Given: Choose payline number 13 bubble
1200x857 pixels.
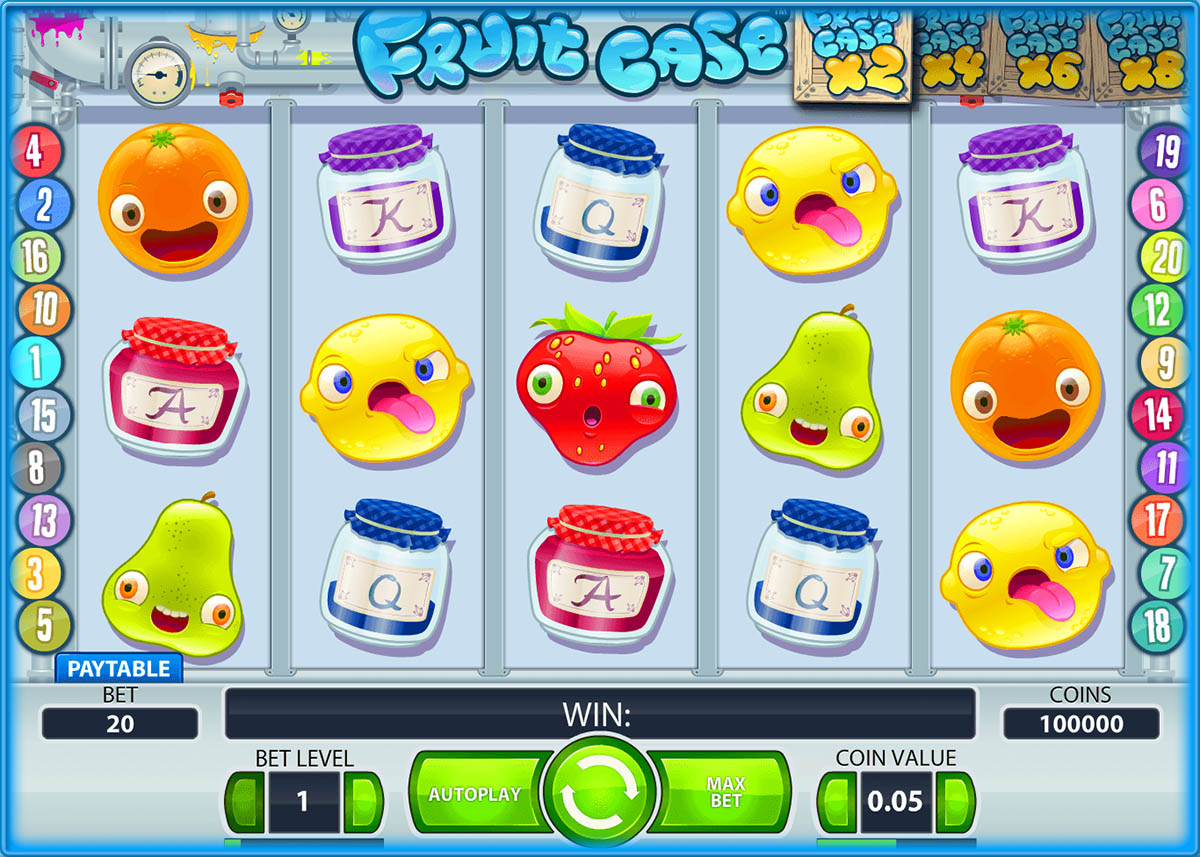Looking at the screenshot, I should tap(43, 520).
